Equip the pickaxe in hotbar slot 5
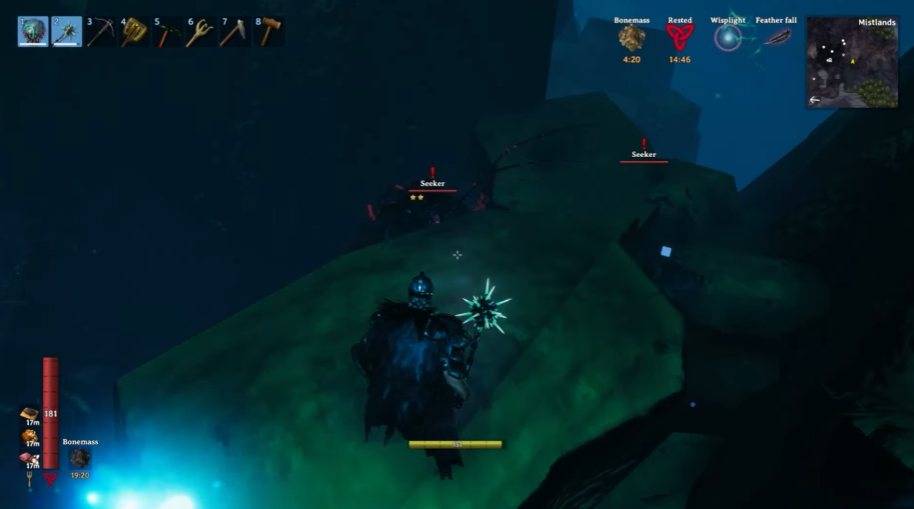The image size is (914, 509). (168, 32)
